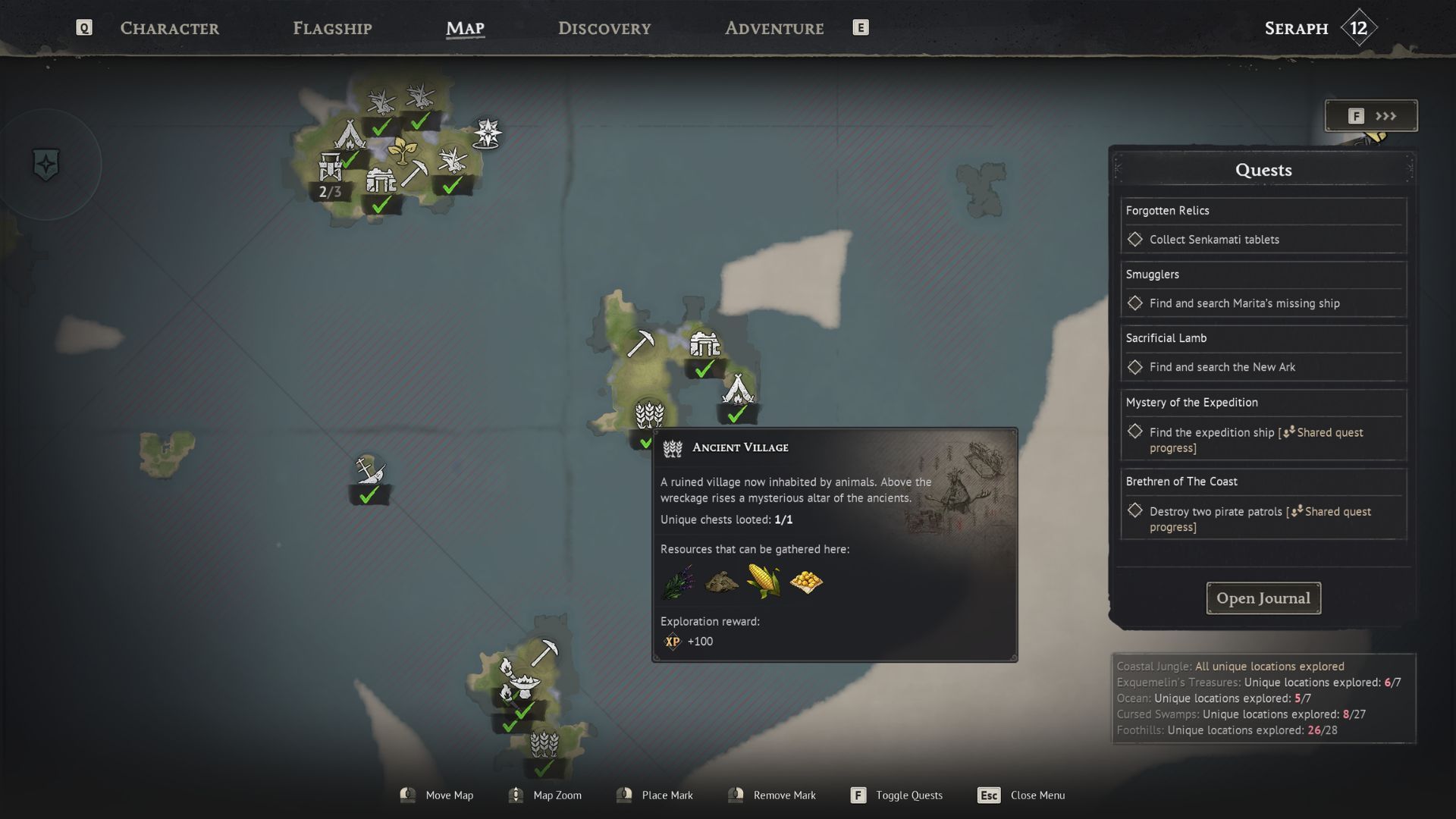Click the fort marker showing 2/3

(x=331, y=168)
